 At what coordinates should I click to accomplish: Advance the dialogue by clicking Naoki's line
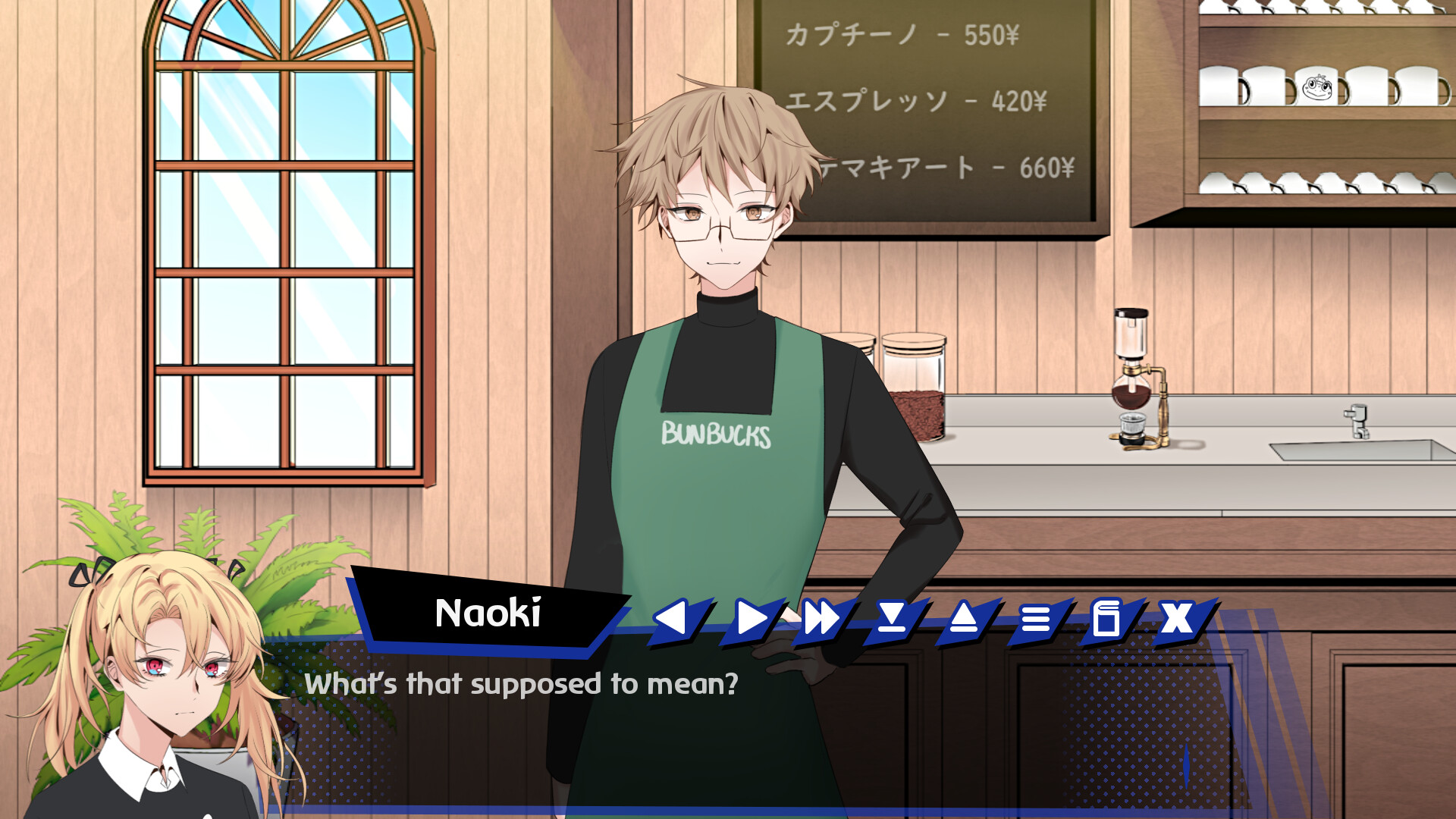point(522,684)
